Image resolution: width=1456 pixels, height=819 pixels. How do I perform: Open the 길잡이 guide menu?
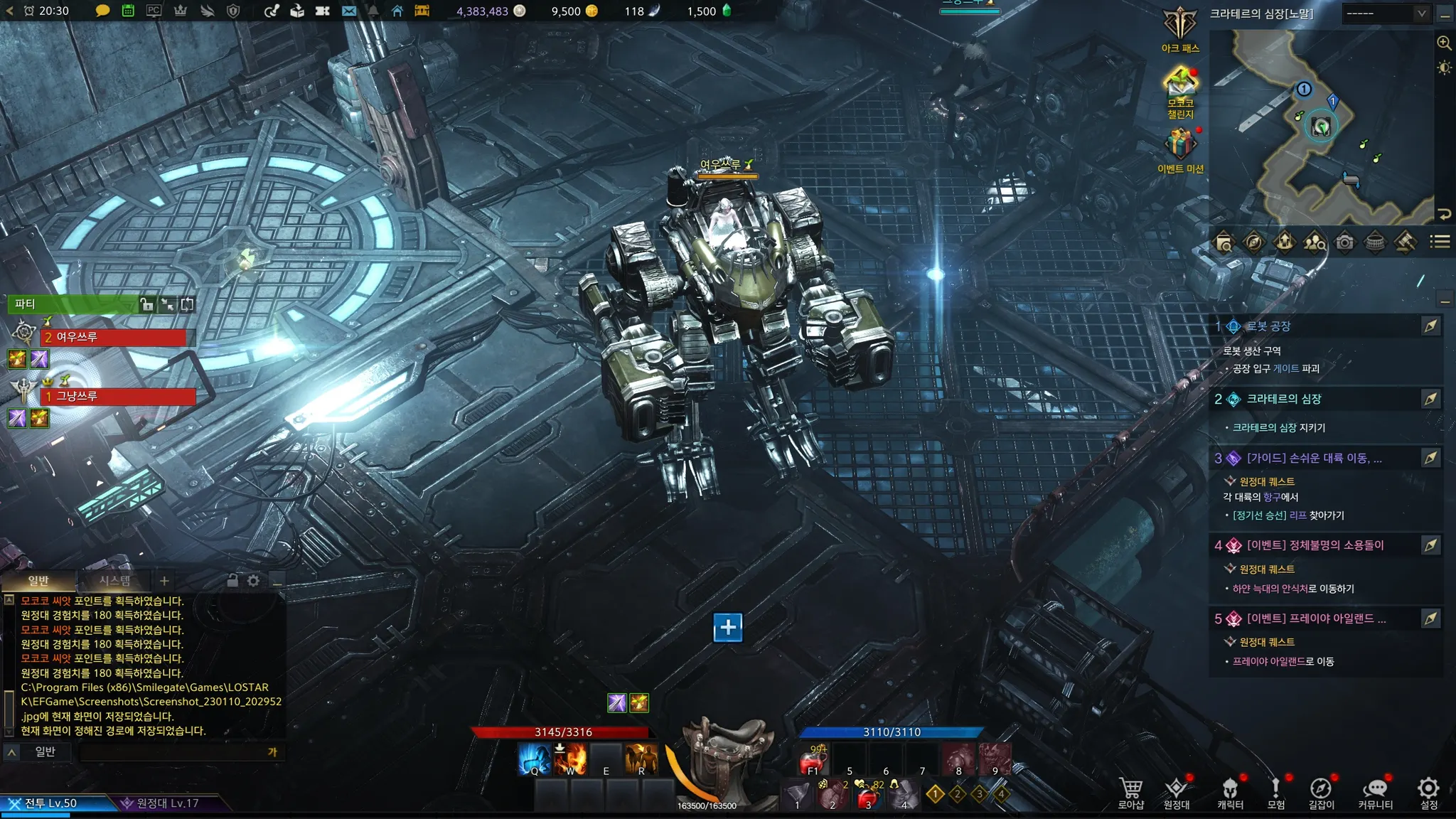[x=1321, y=793]
